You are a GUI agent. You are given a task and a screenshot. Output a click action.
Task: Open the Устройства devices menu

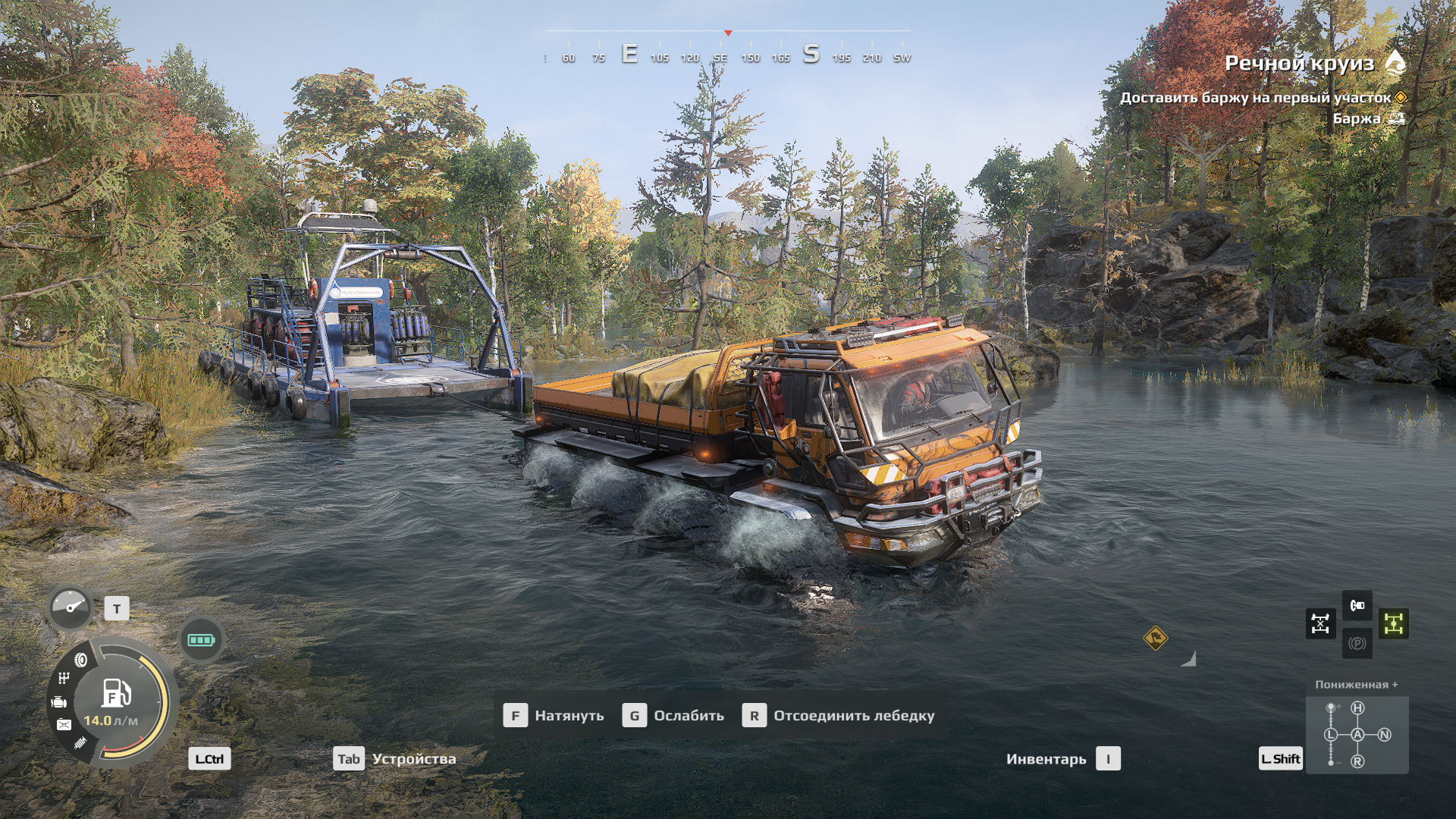pyautogui.click(x=395, y=758)
